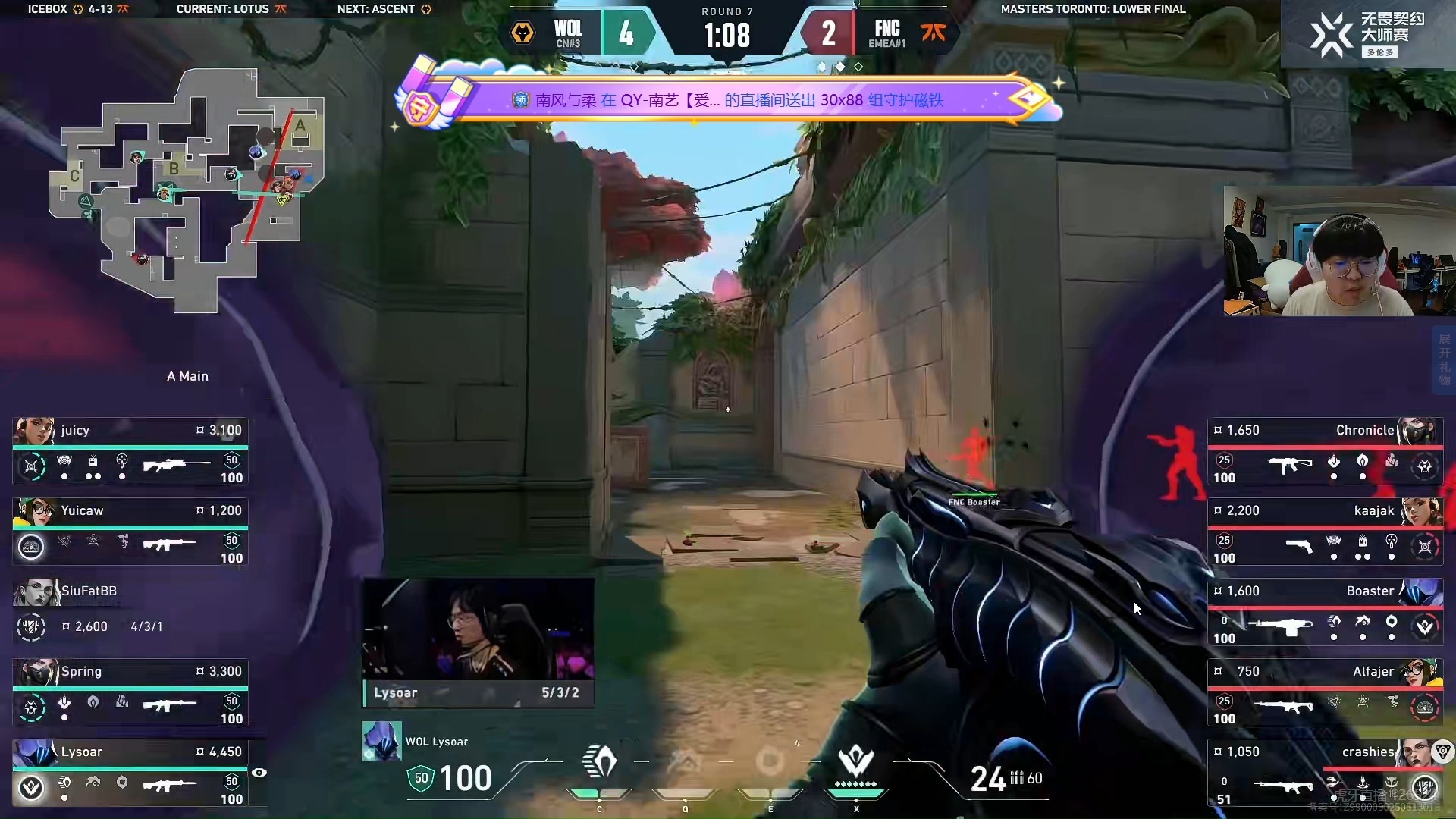Pick kaajak's player card
This screenshot has width=1456, height=819.
pyautogui.click(x=1324, y=532)
